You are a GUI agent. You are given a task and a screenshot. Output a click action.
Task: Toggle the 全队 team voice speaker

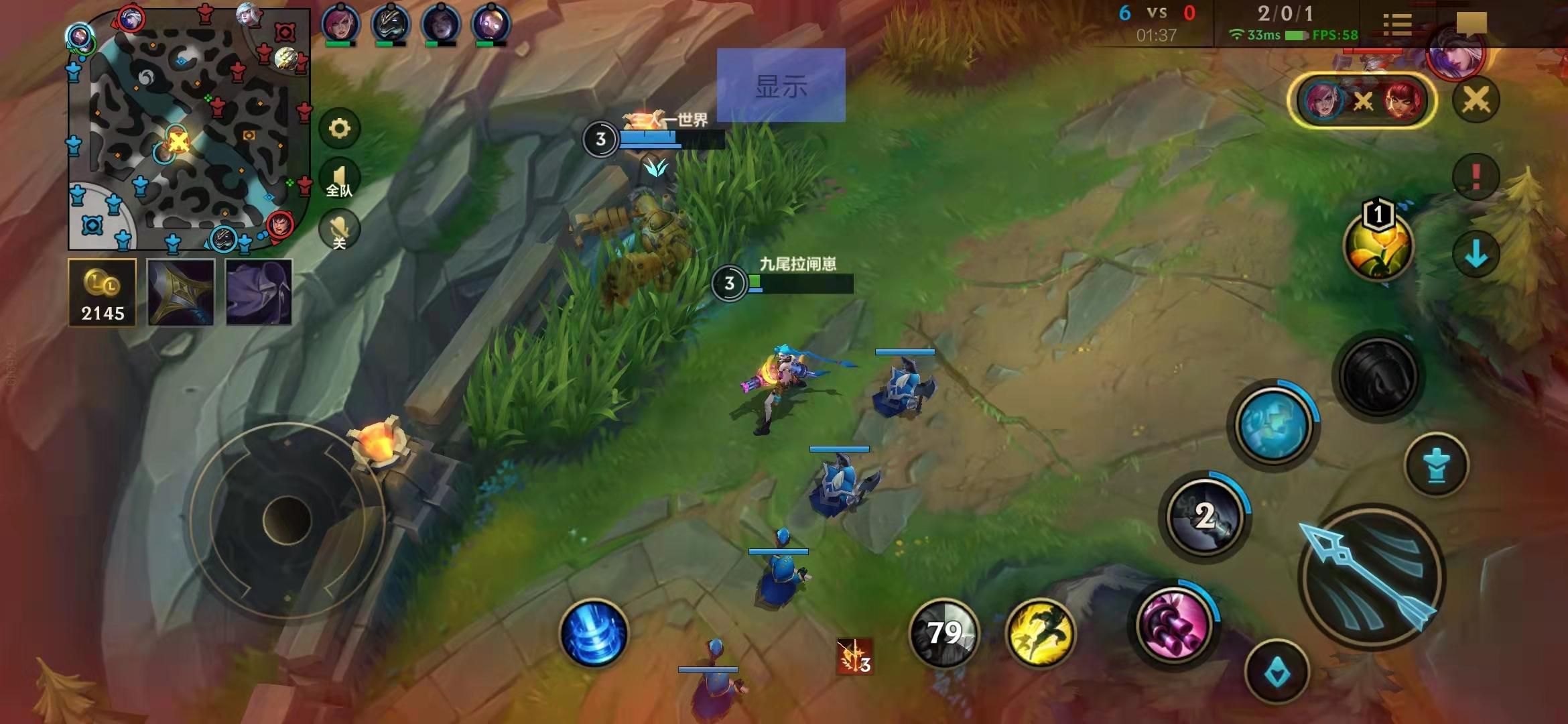(339, 180)
